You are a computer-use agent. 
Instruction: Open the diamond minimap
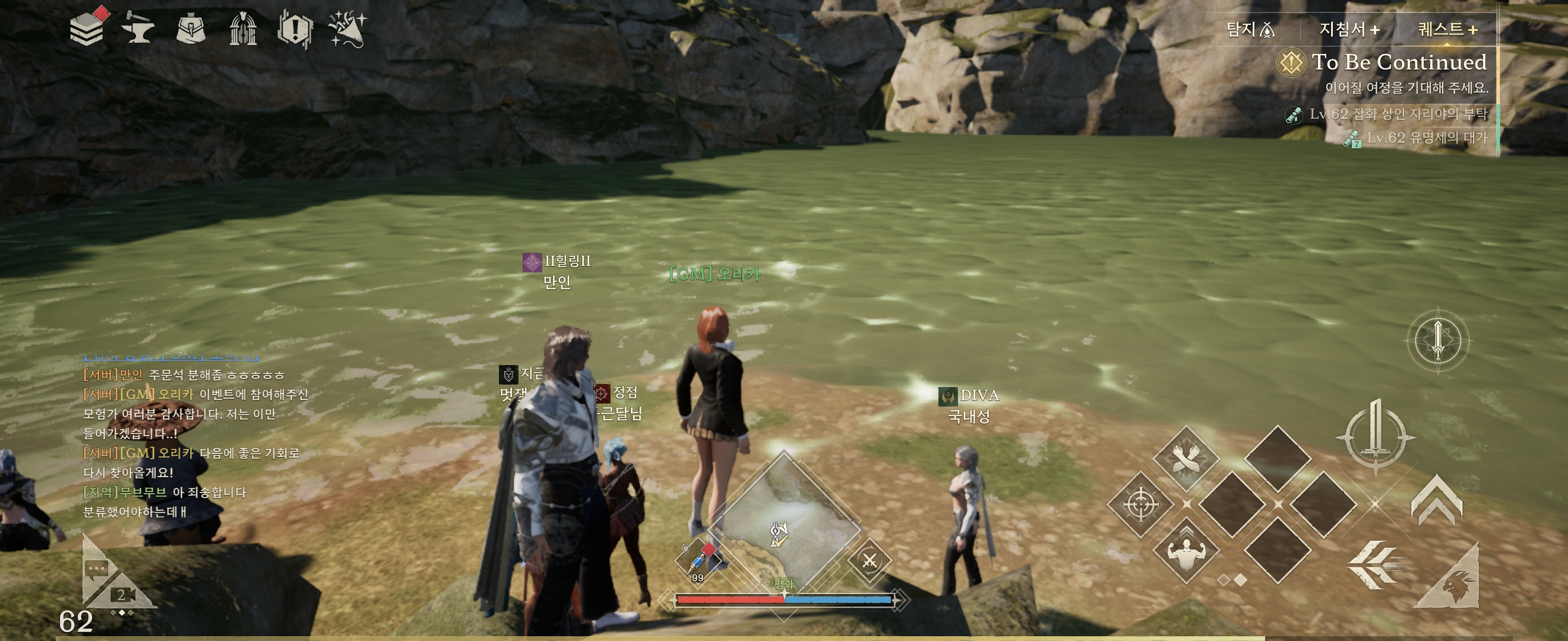click(x=784, y=523)
